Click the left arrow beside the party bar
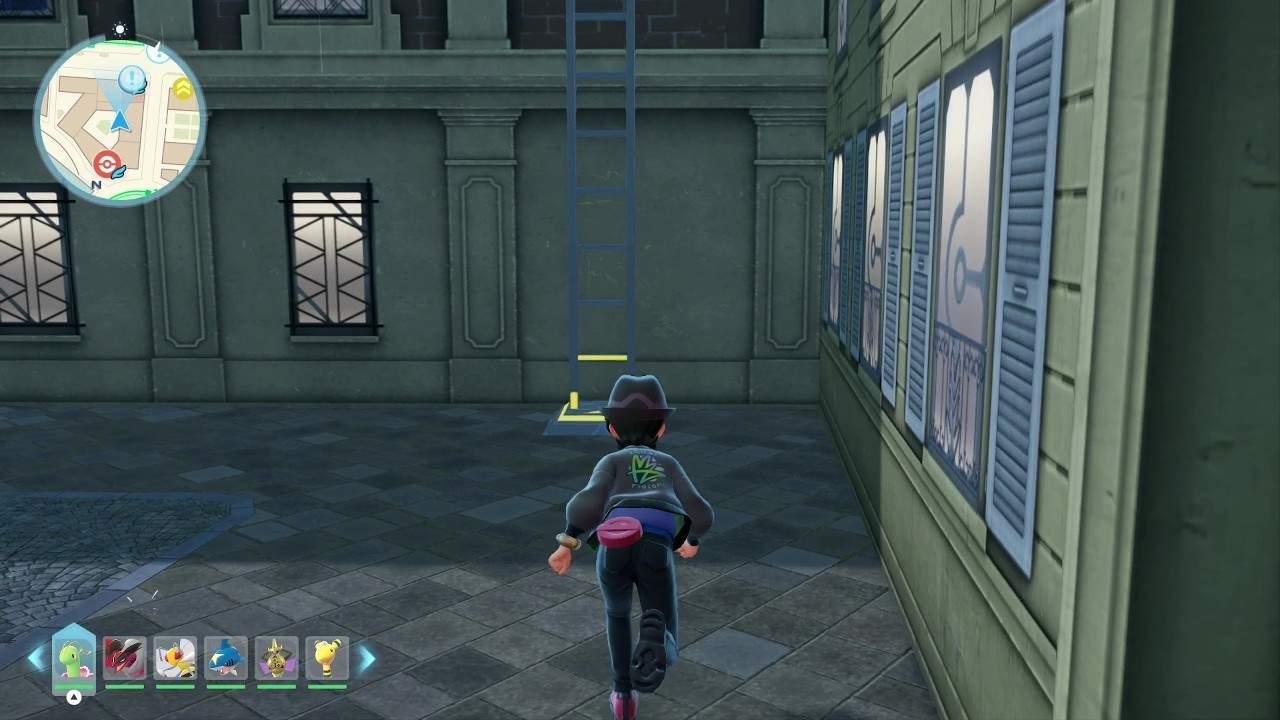This screenshot has height=720, width=1280. pyautogui.click(x=36, y=658)
